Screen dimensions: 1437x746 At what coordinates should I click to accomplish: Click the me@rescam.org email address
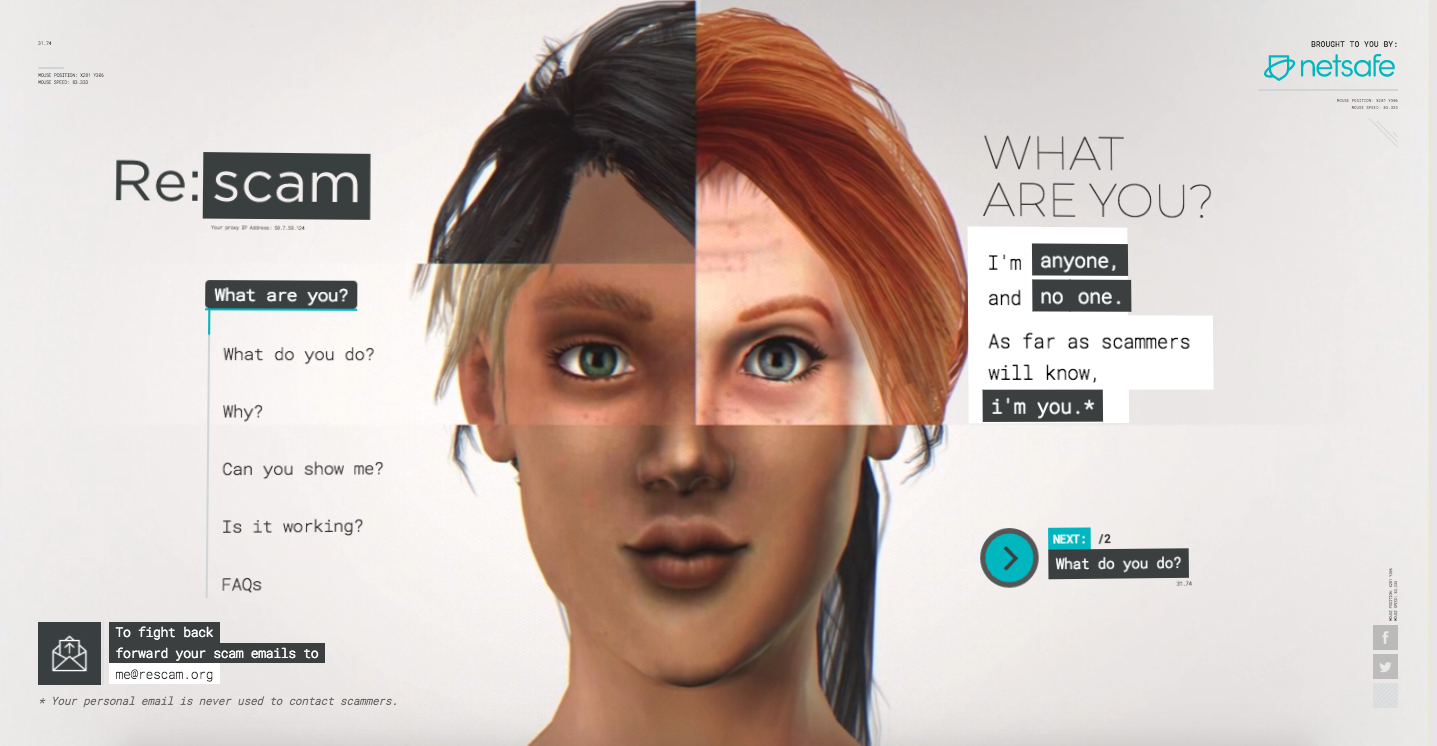tap(164, 674)
